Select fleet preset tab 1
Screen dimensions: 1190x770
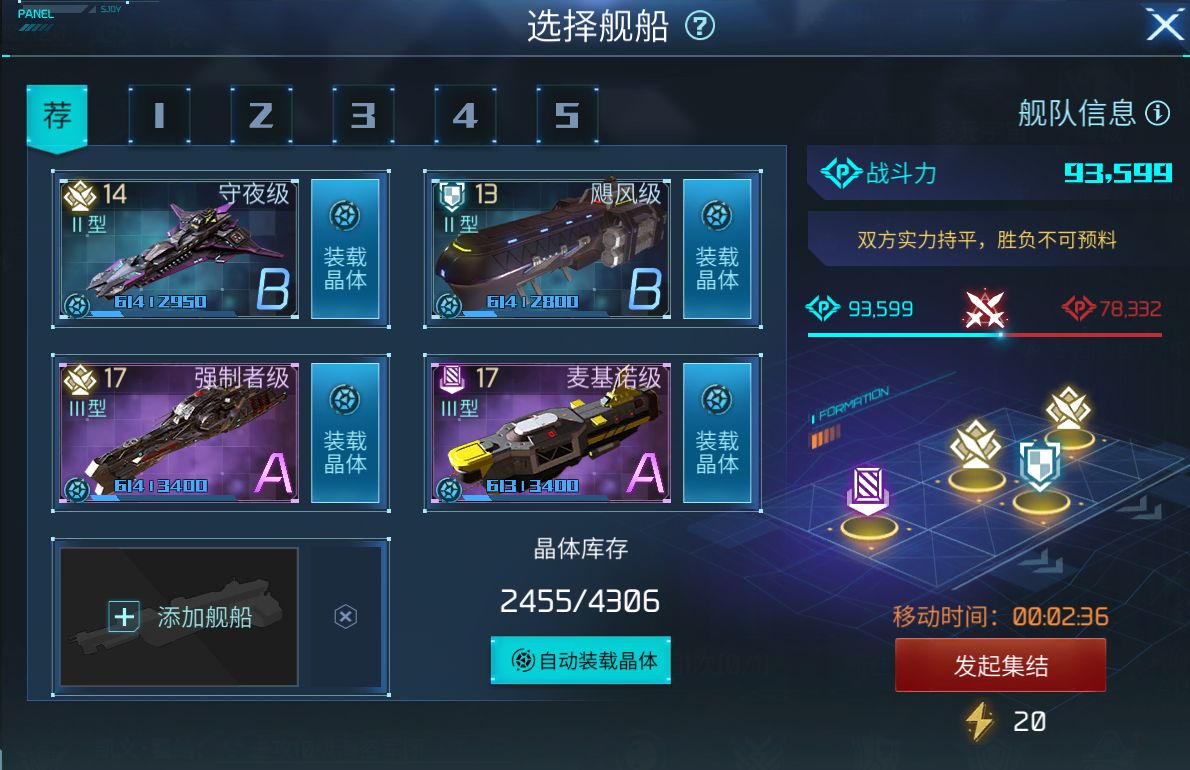[x=158, y=116]
